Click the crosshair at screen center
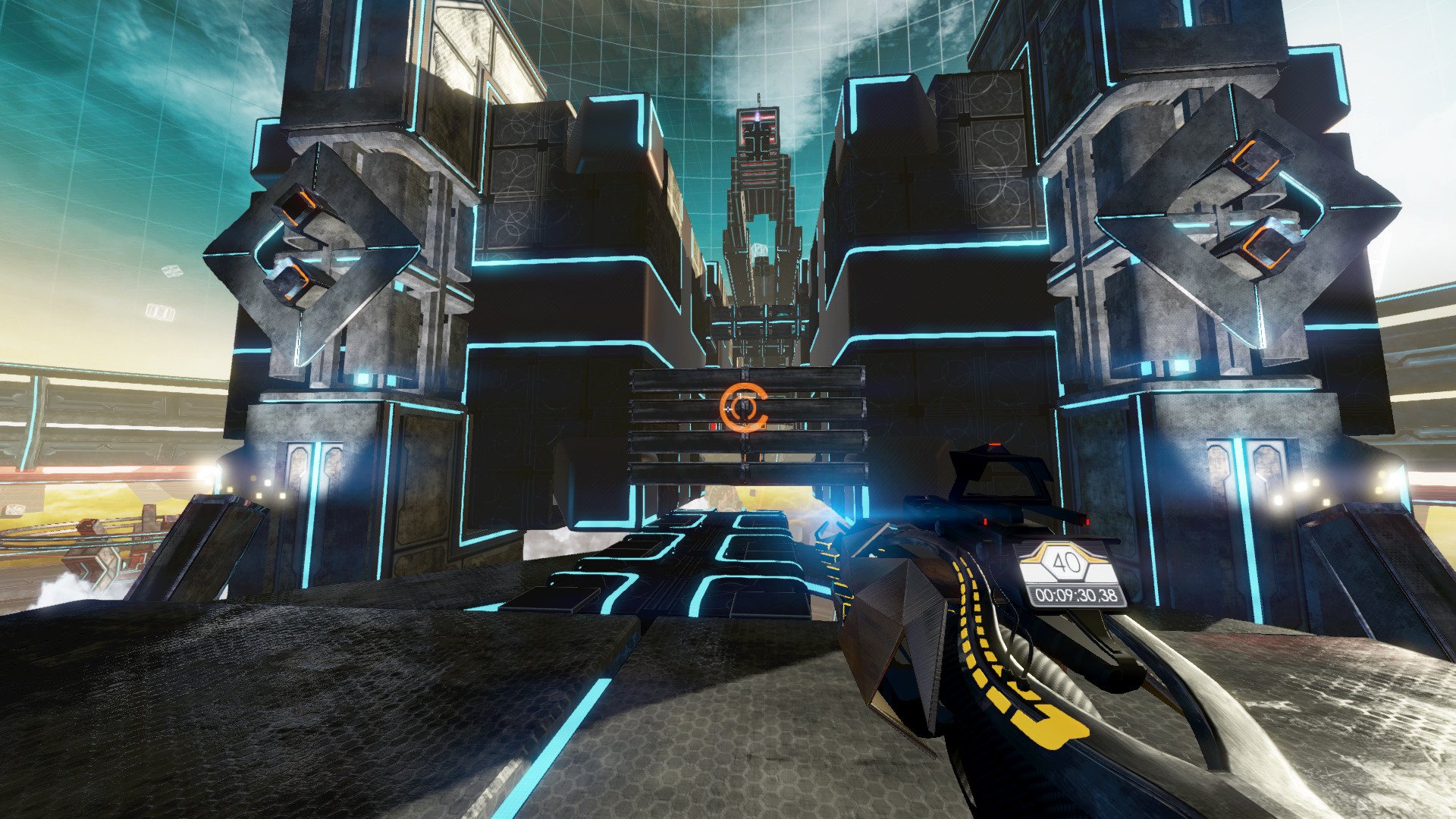The height and width of the screenshot is (819, 1456). tap(728, 409)
